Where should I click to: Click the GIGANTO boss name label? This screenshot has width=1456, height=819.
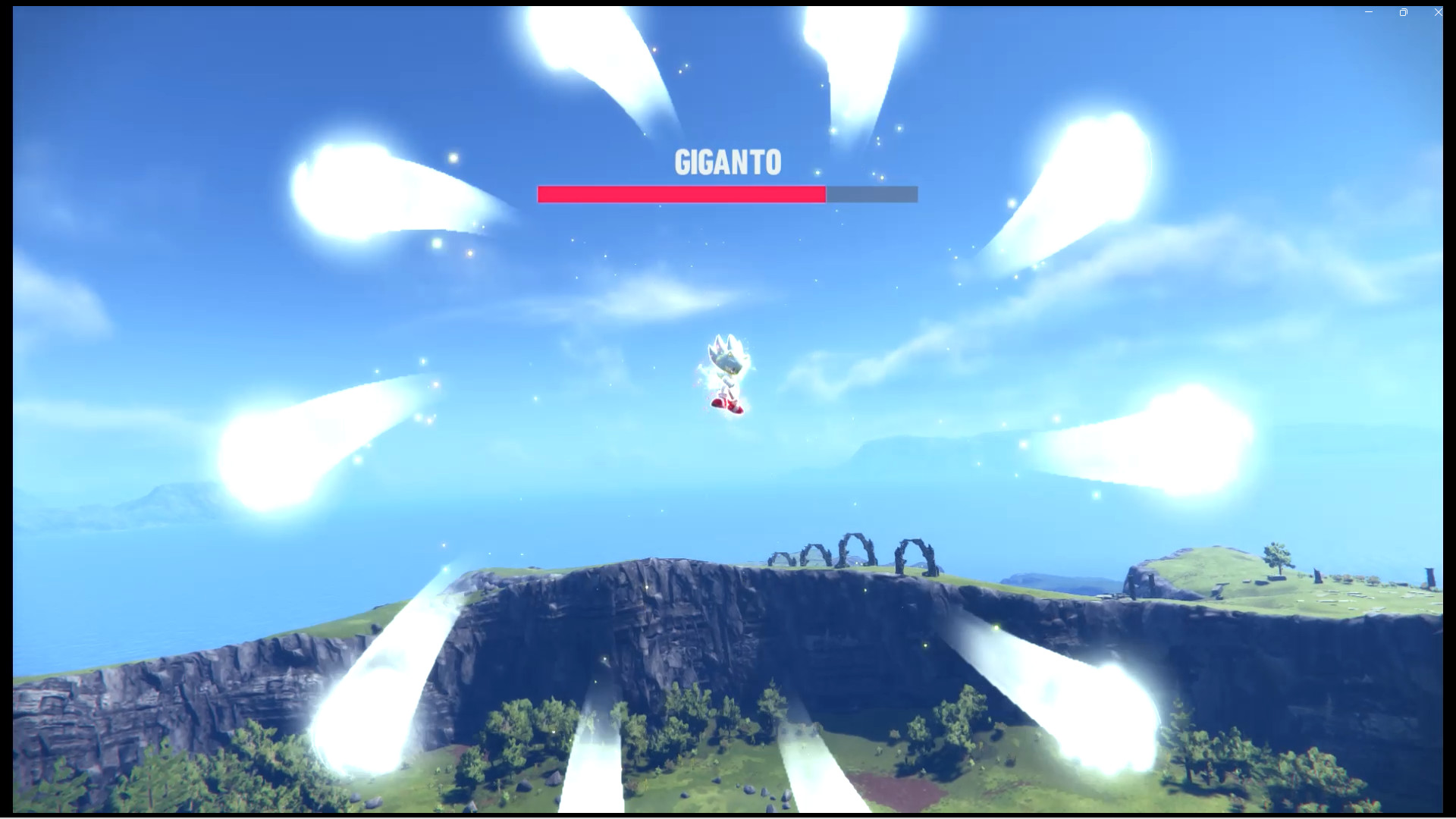point(727,162)
